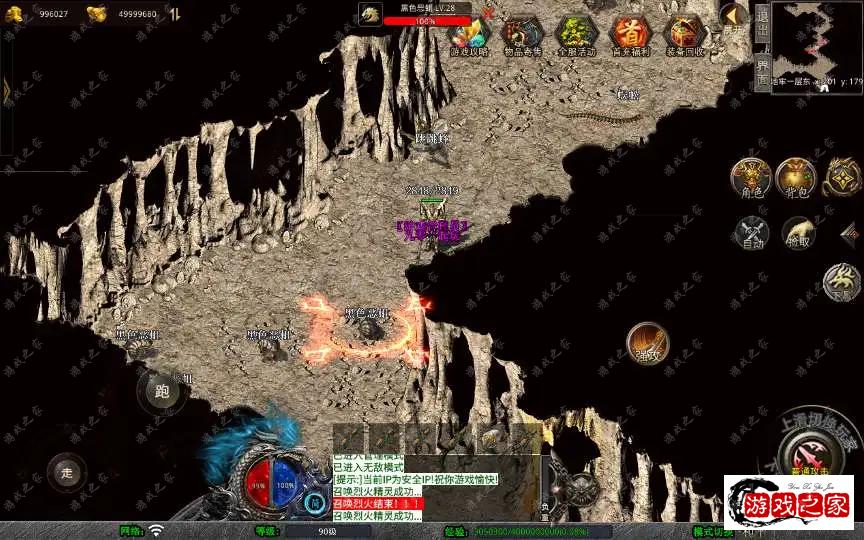This screenshot has width=864, height=540.
Task: Open the 首充福利 first-recharge bonus
Action: pos(630,36)
